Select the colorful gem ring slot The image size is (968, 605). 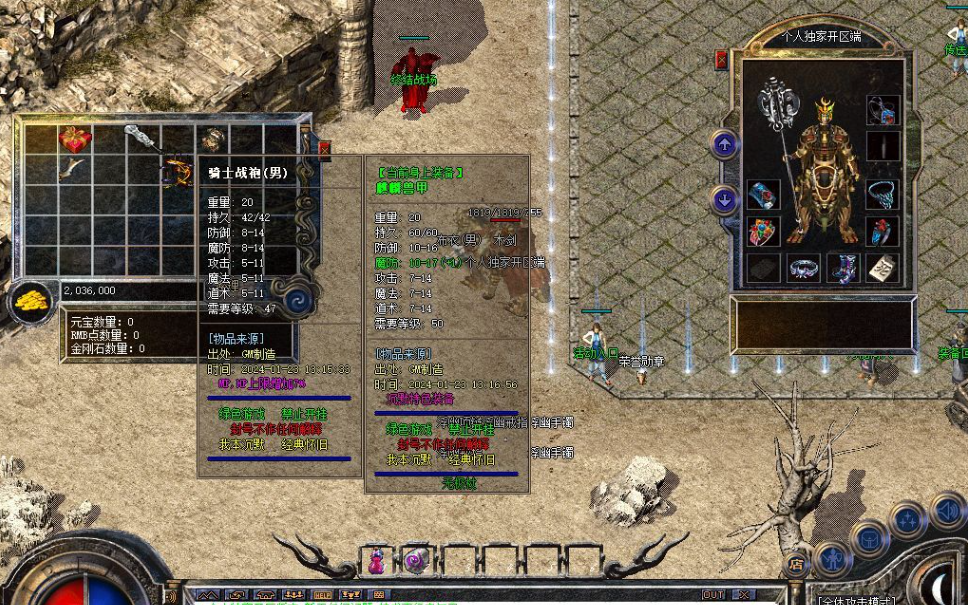(x=763, y=232)
